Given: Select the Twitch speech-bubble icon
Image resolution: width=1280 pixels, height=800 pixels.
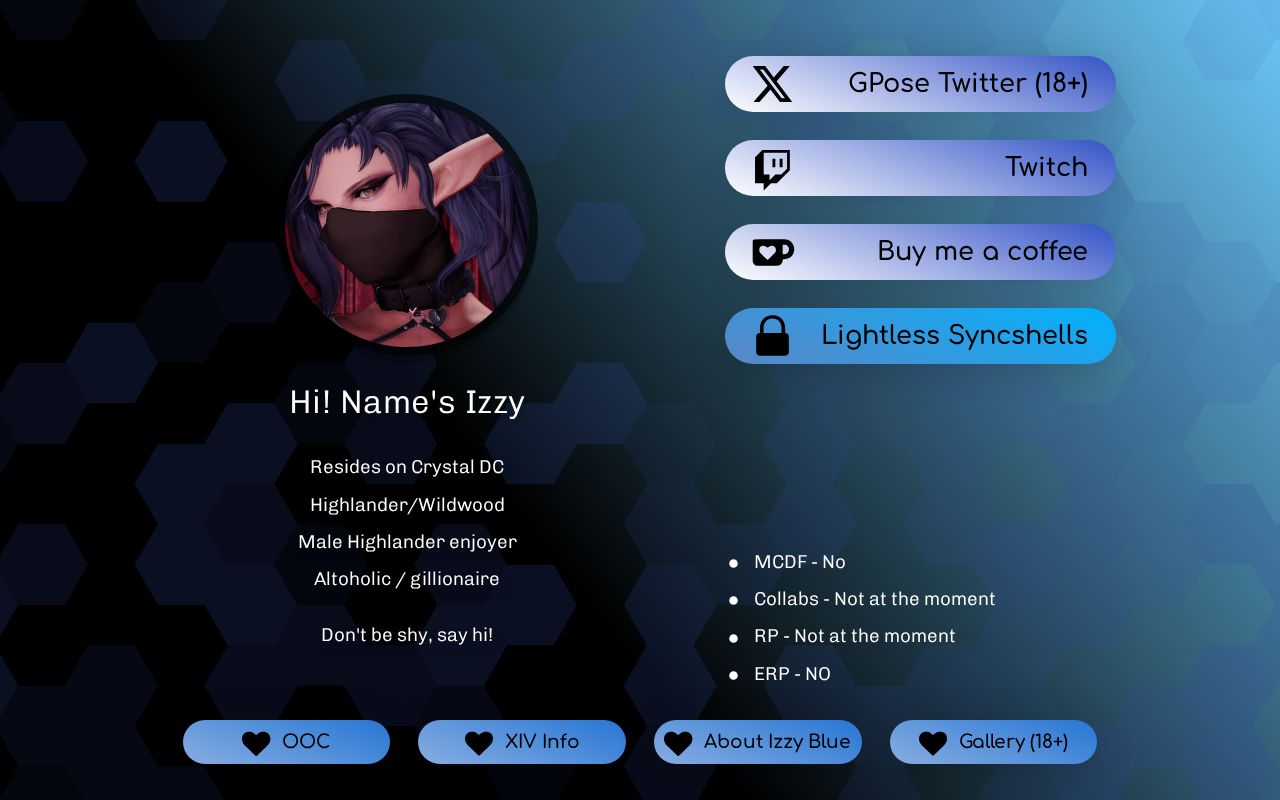Looking at the screenshot, I should [x=770, y=167].
